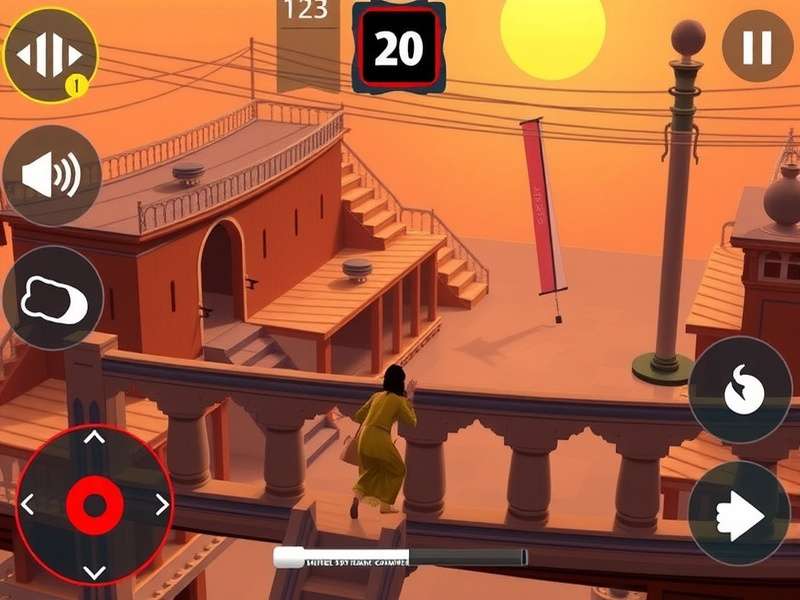Push the virtual joystick's up arrow
The image size is (800, 600).
point(94,437)
